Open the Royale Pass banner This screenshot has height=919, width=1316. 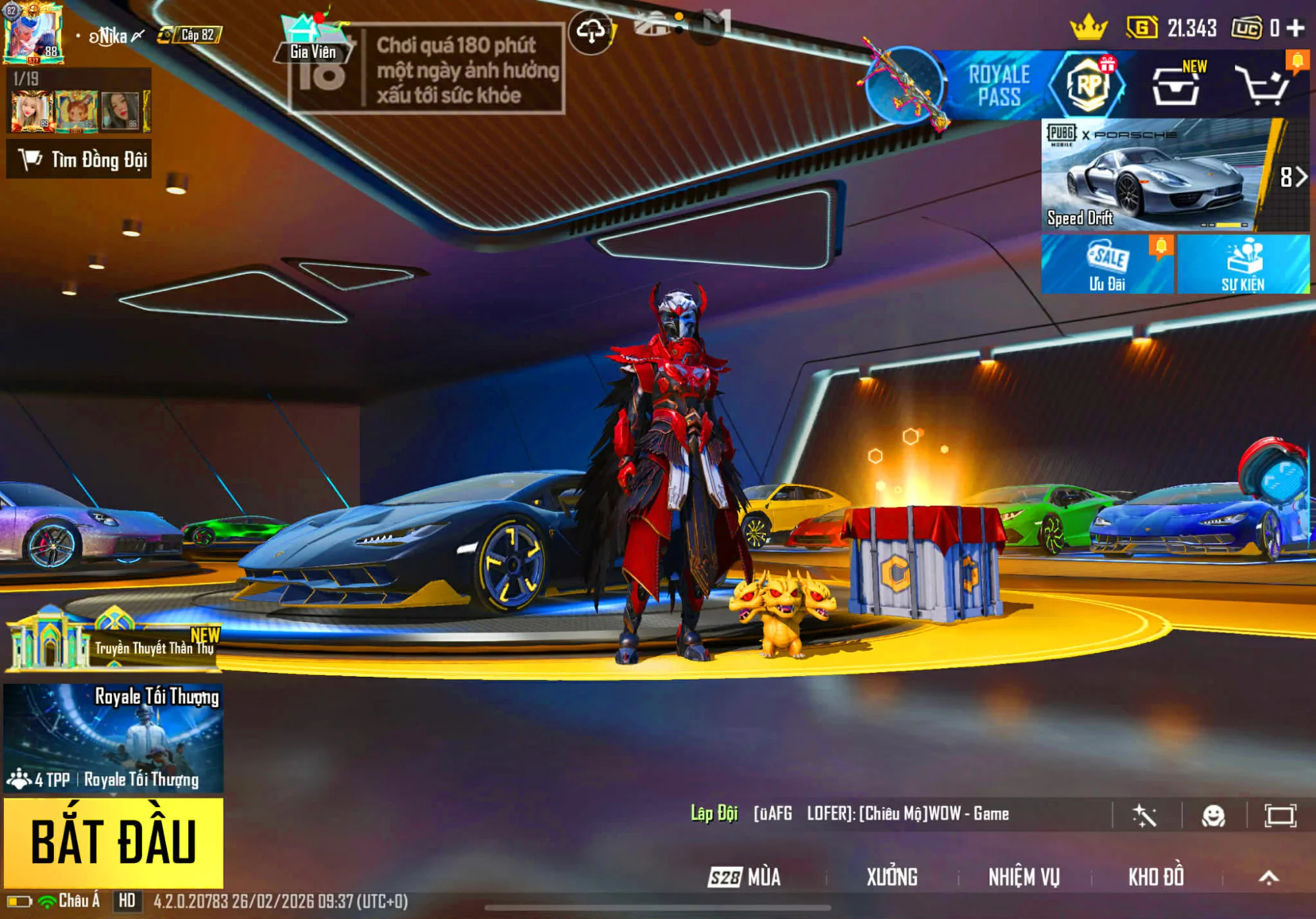pos(997,86)
